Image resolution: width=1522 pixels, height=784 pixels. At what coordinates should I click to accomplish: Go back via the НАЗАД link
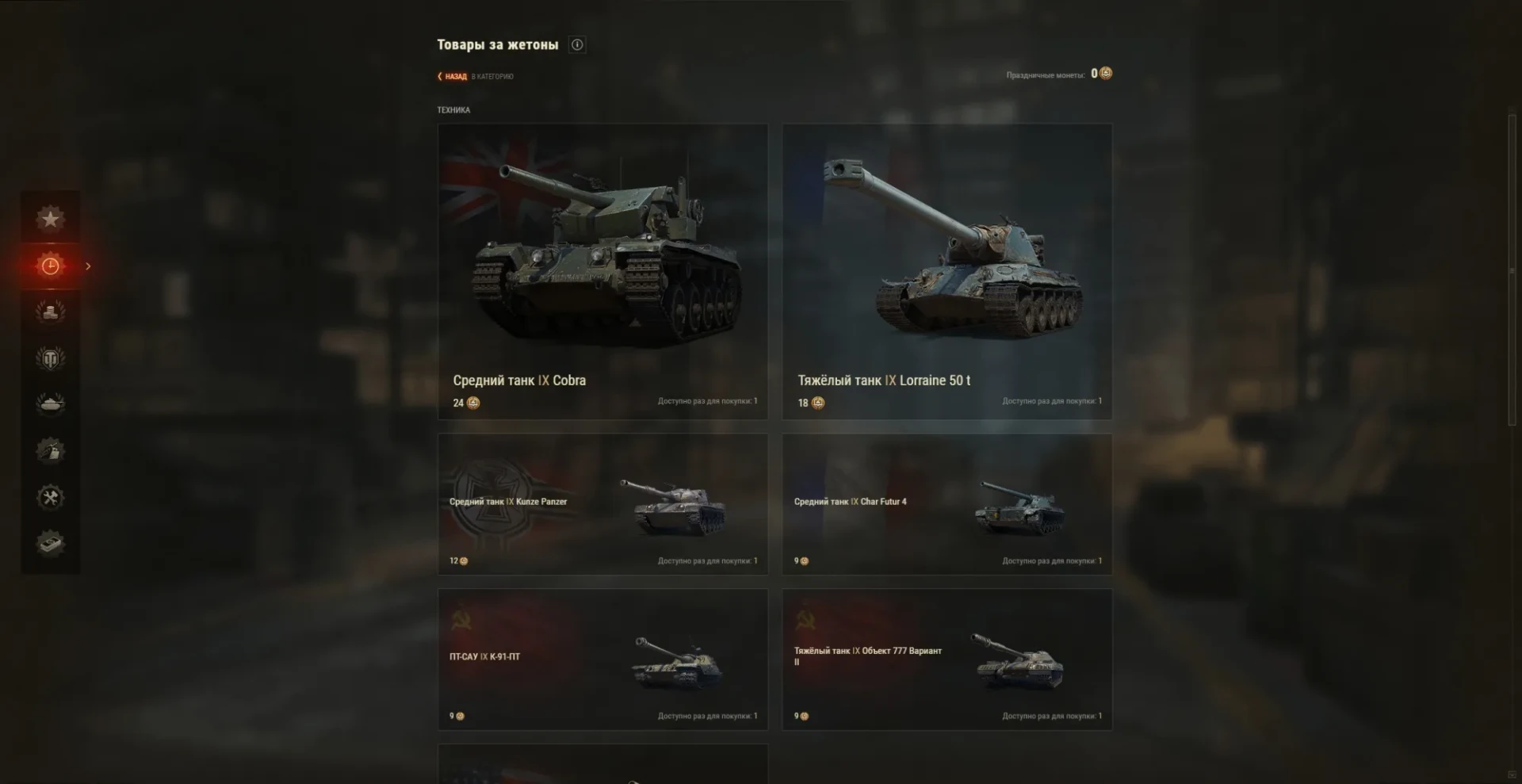tap(454, 77)
